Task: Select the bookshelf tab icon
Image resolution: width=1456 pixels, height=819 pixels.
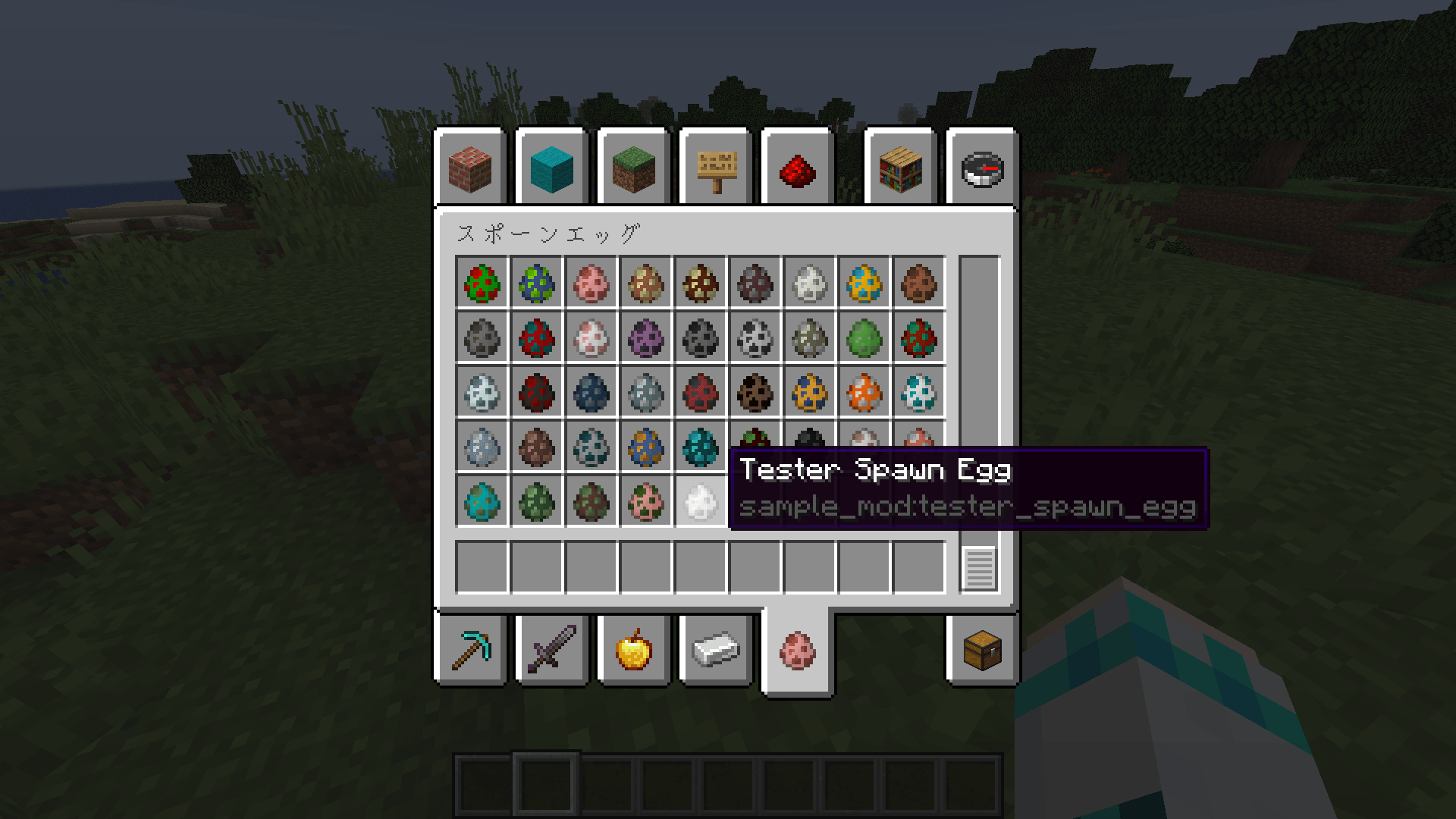Action: coord(901,170)
